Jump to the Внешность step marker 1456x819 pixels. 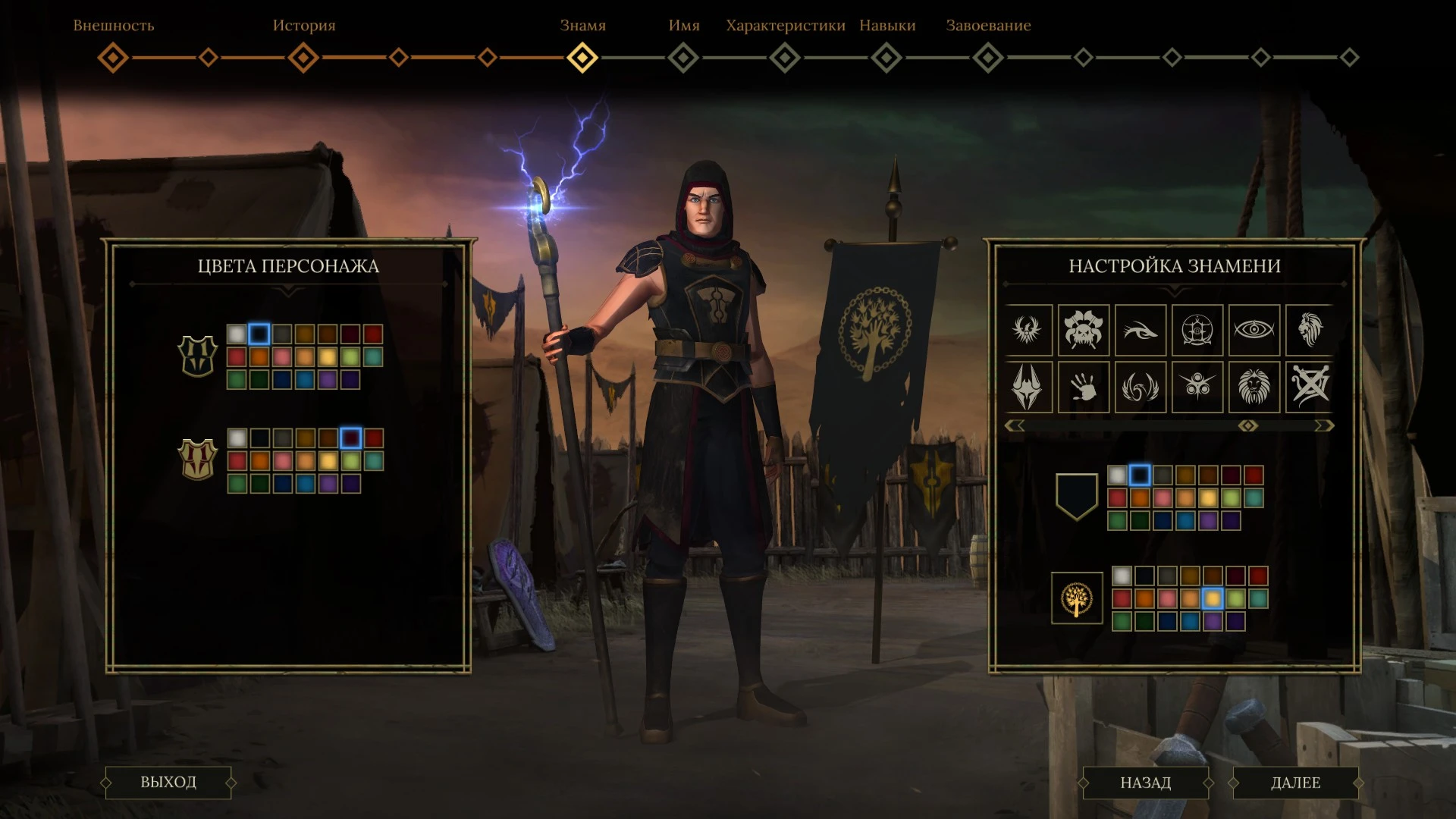[113, 58]
